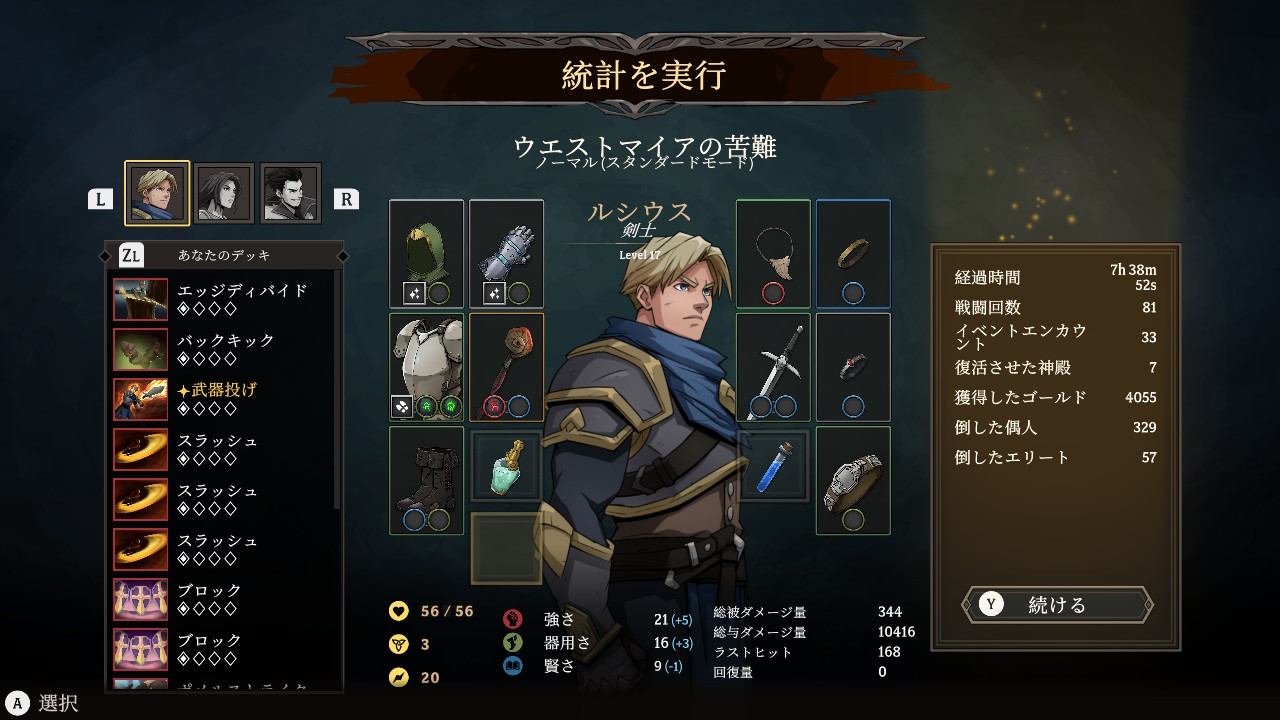Switch to the long-haired woman portrait
The width and height of the screenshot is (1280, 720).
pos(224,193)
